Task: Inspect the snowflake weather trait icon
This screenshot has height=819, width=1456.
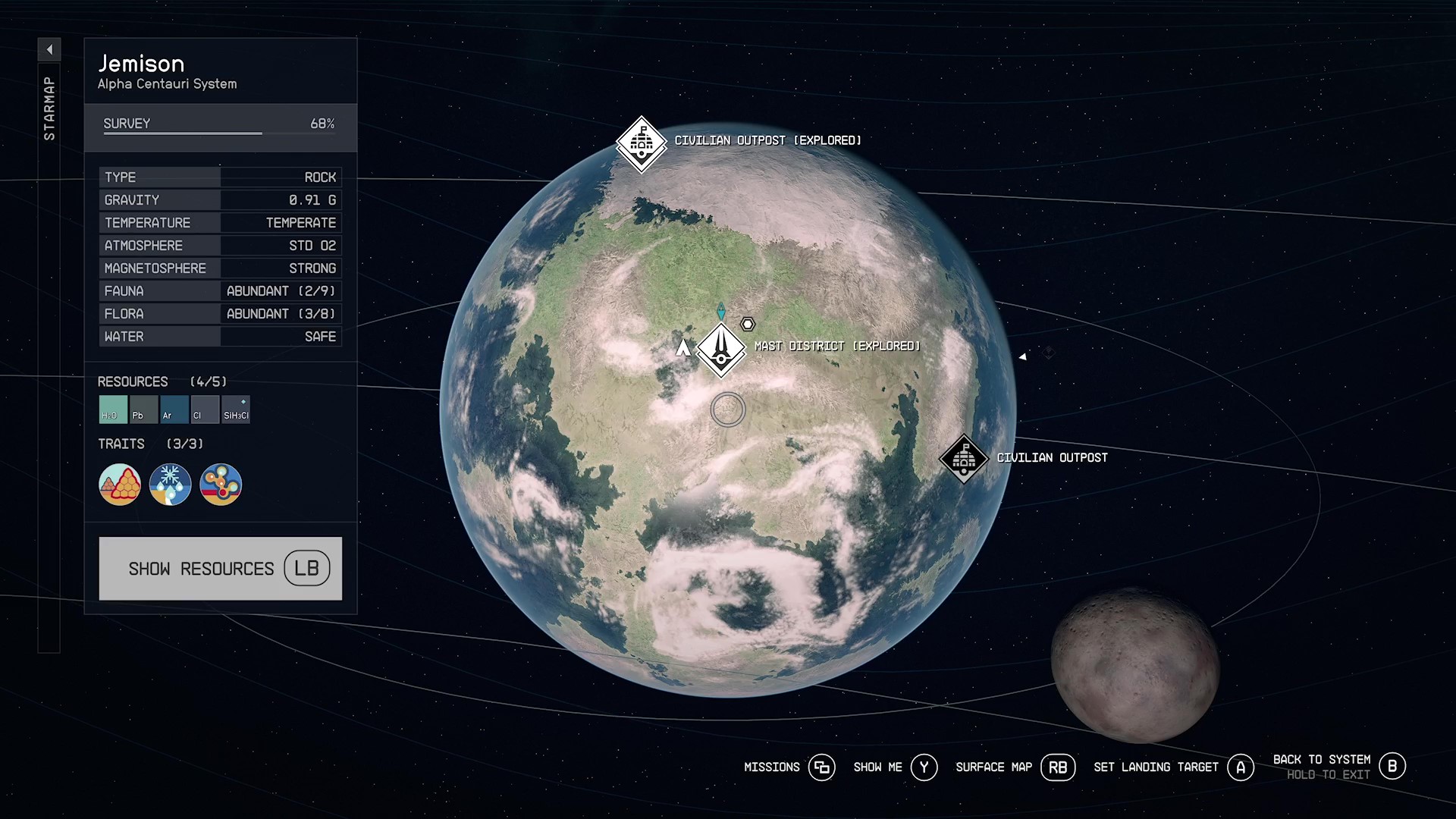Action: pos(170,484)
